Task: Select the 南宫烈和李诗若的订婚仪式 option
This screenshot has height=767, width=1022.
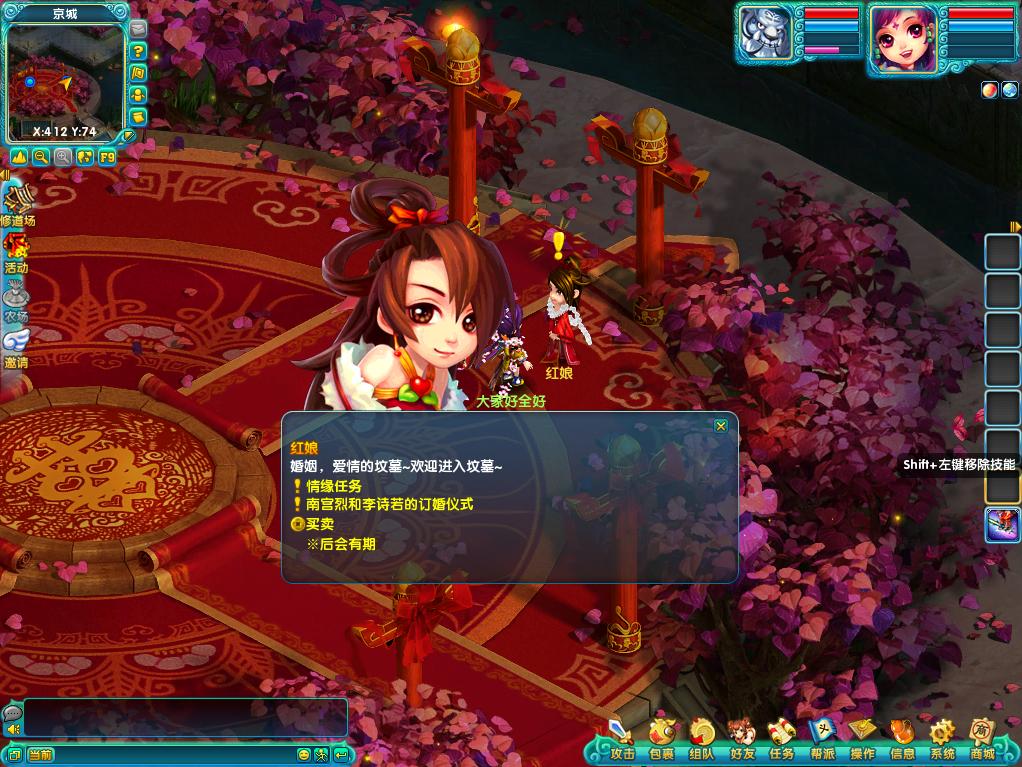Action: click(389, 504)
